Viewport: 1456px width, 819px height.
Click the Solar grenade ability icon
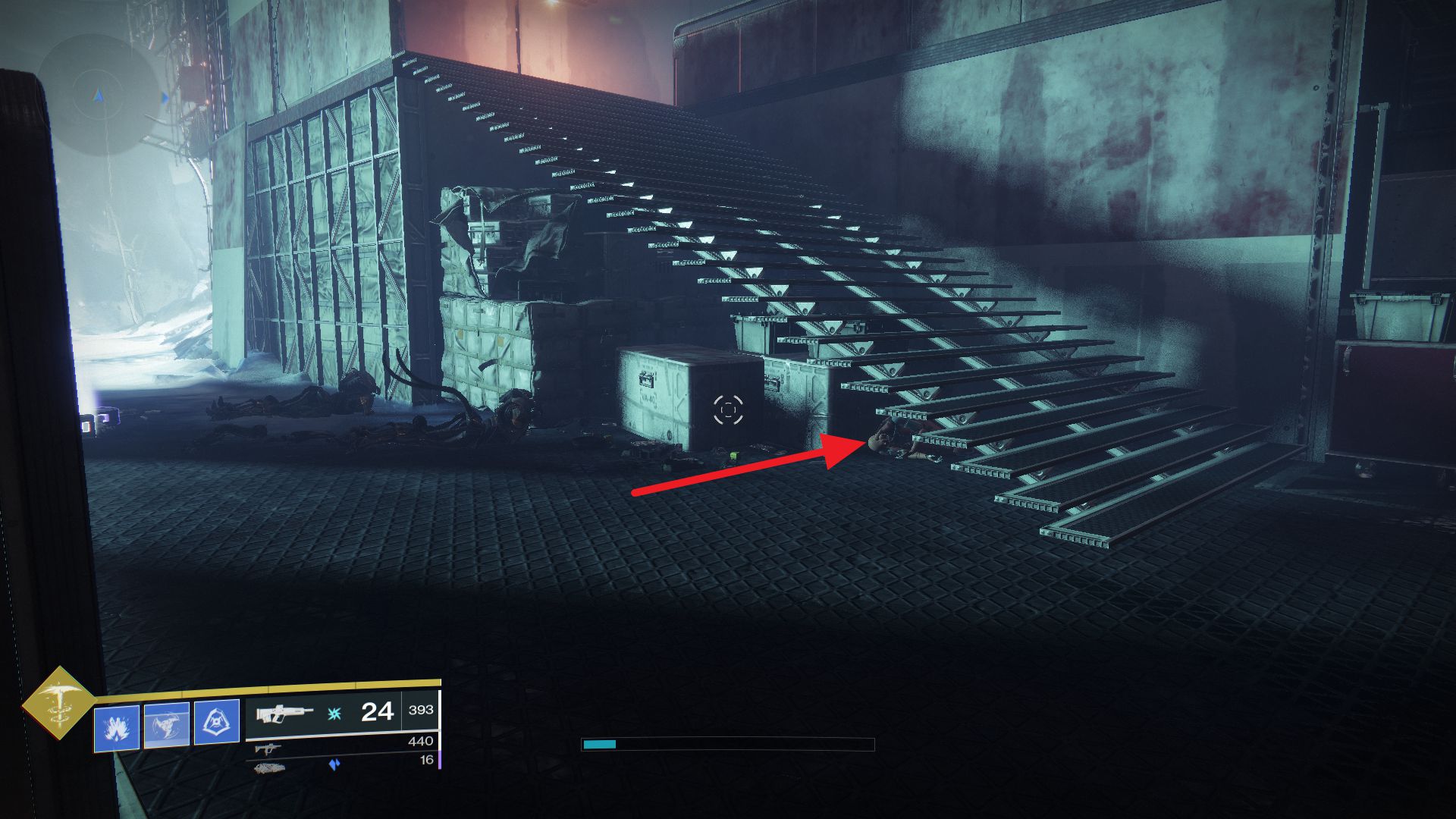pyautogui.click(x=116, y=728)
